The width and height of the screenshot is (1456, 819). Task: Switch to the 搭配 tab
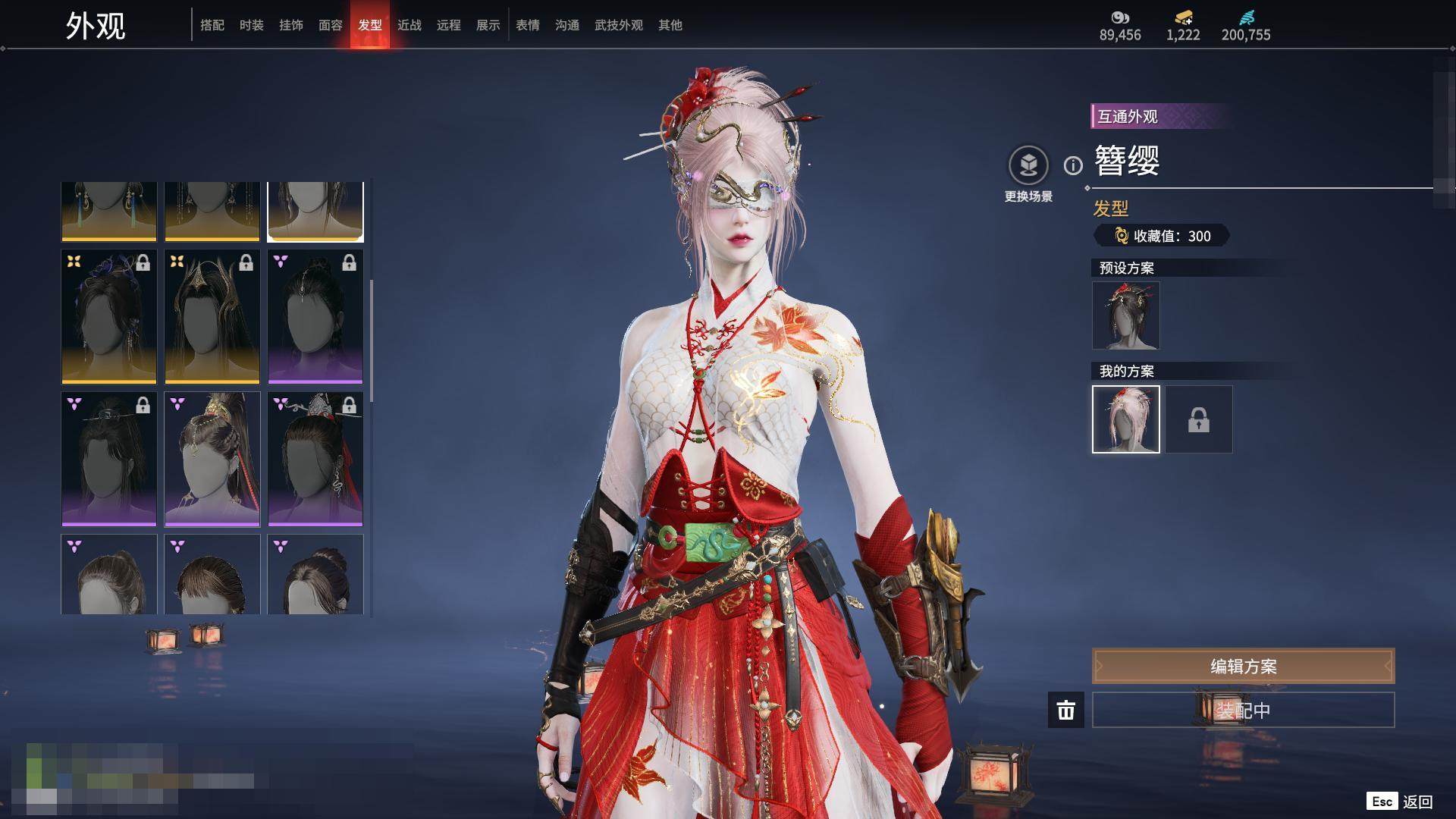[212, 25]
